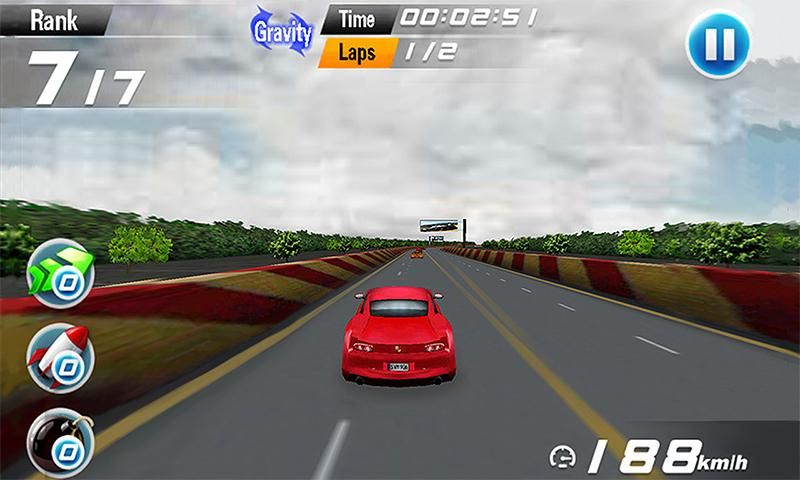The height and width of the screenshot is (480, 800).
Task: Fire the rocket item
Action: [61, 357]
